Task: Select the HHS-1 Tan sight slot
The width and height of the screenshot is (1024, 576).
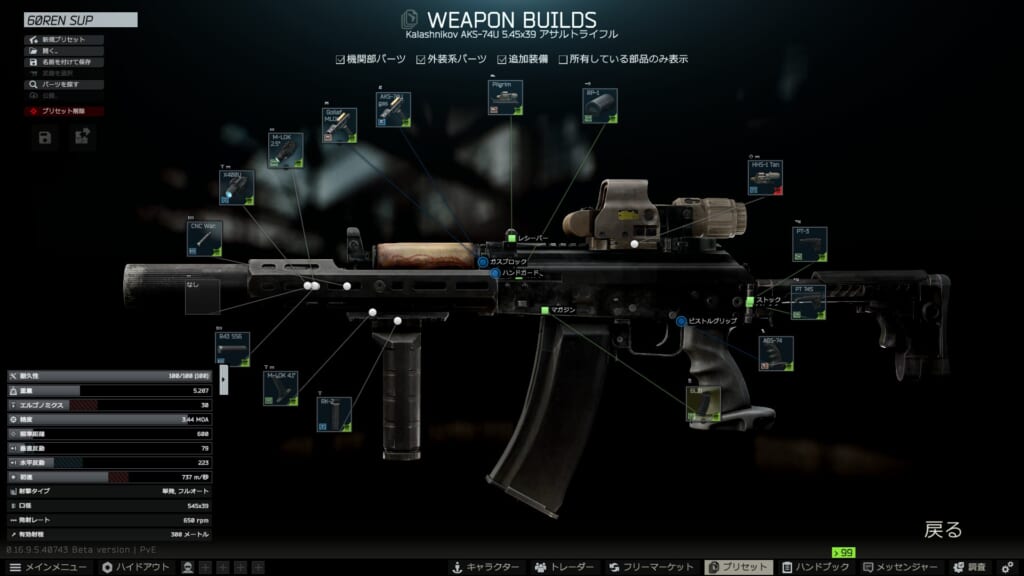Action: point(765,177)
